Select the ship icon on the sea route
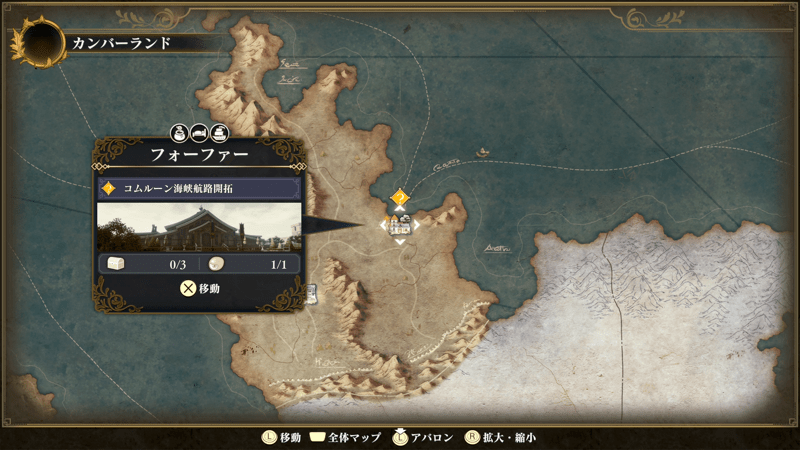The width and height of the screenshot is (800, 450). [x=484, y=153]
